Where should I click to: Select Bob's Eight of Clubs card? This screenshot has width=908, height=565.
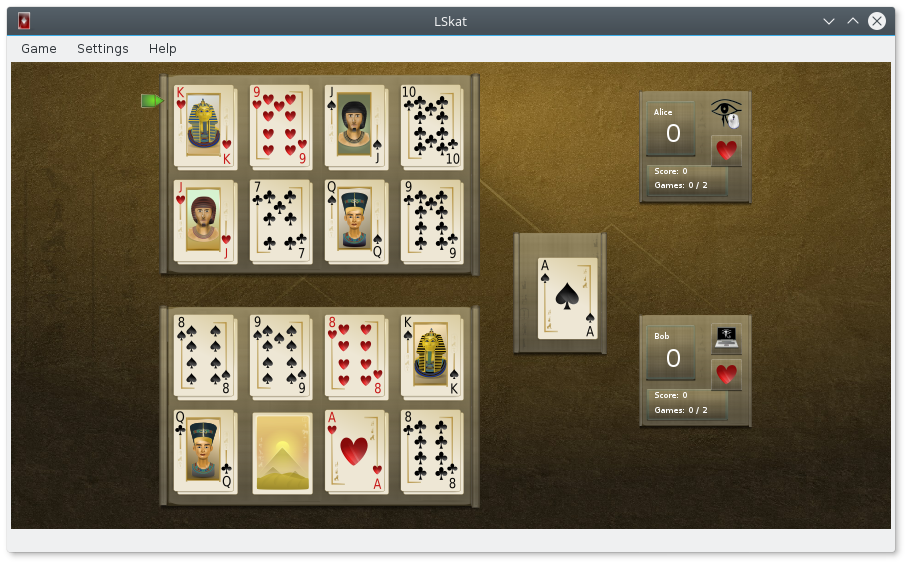tap(431, 452)
